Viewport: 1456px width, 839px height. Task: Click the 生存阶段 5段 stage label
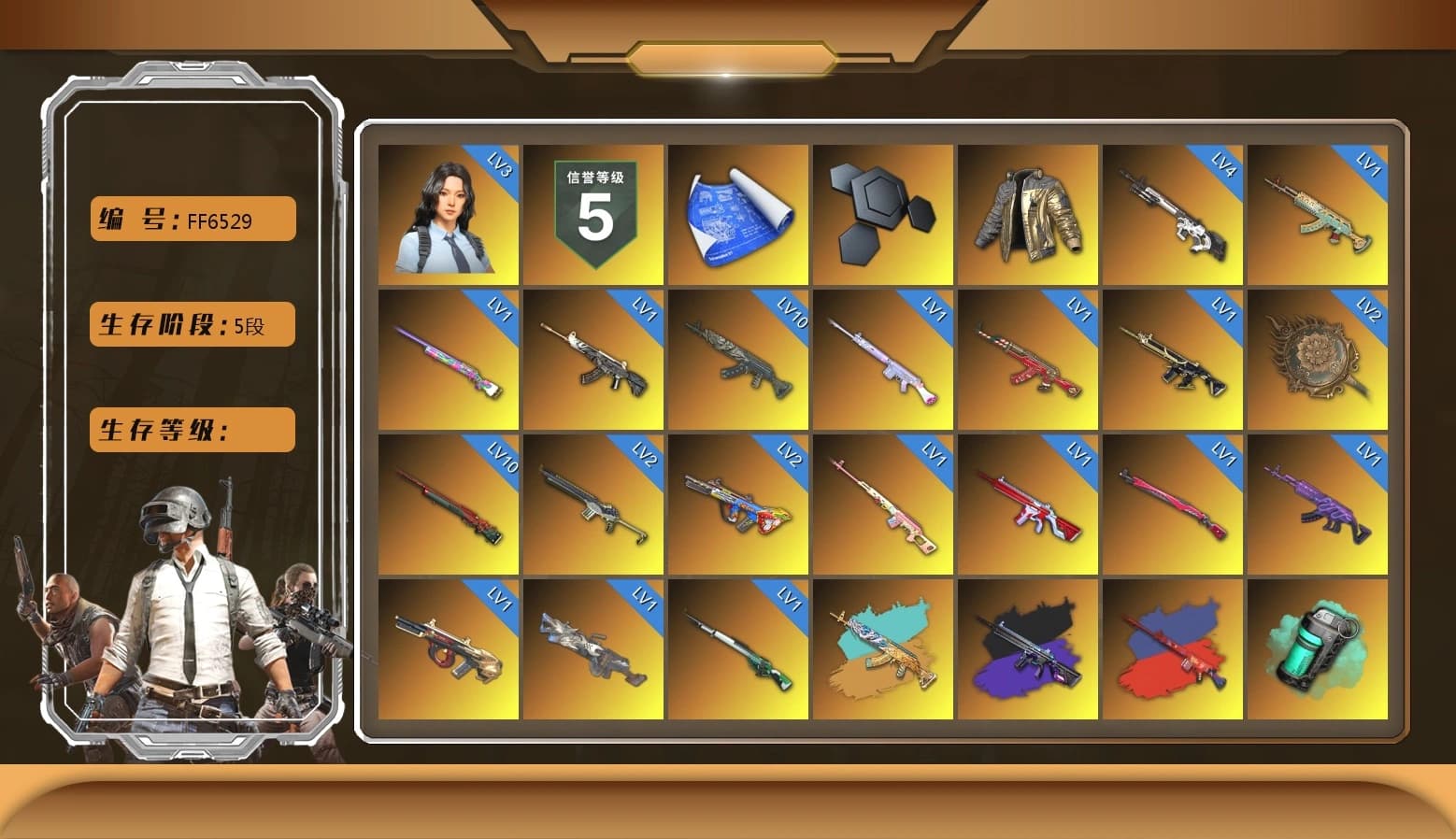[191, 324]
